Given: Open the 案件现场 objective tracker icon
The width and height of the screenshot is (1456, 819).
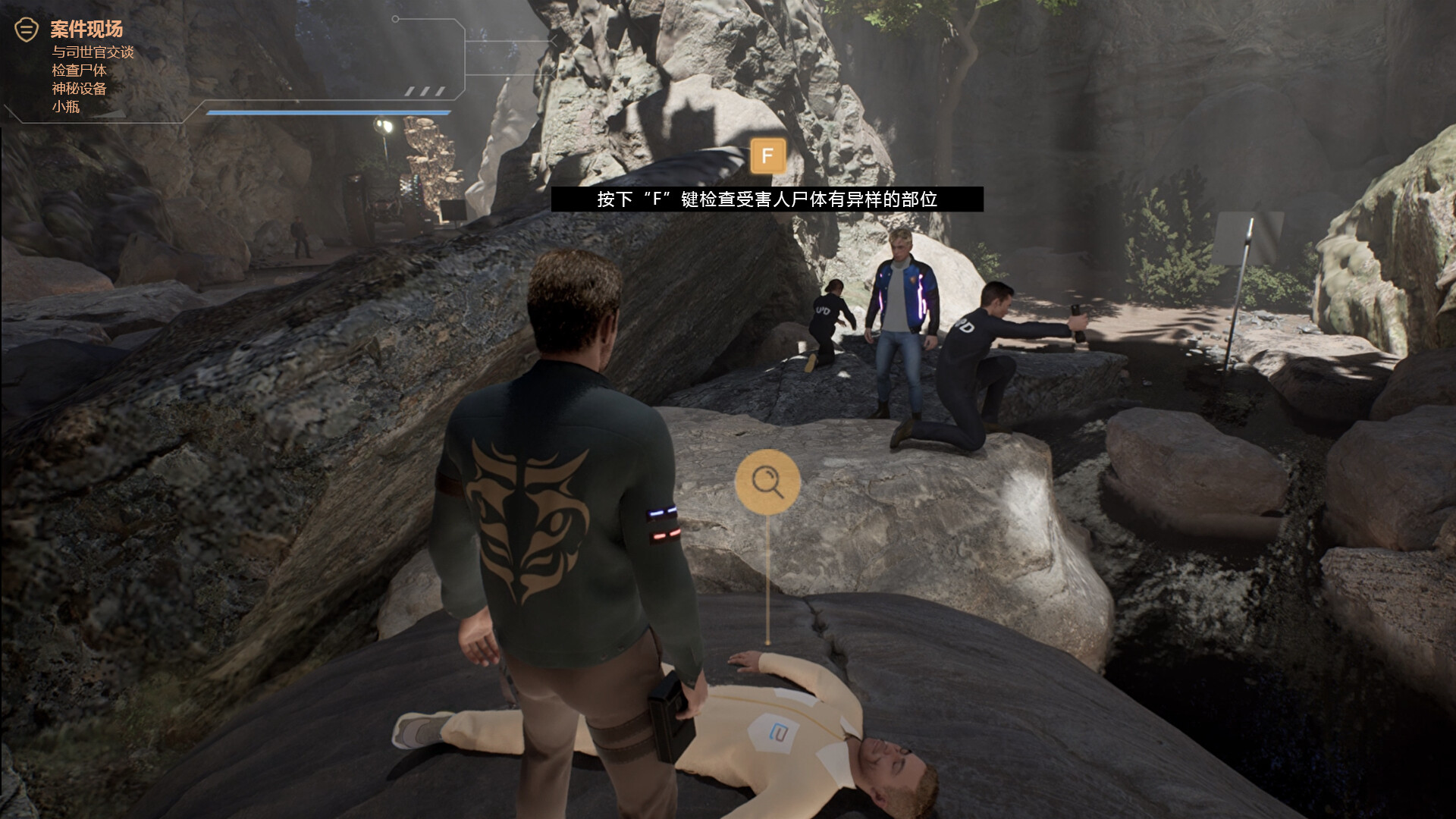Looking at the screenshot, I should [x=27, y=30].
